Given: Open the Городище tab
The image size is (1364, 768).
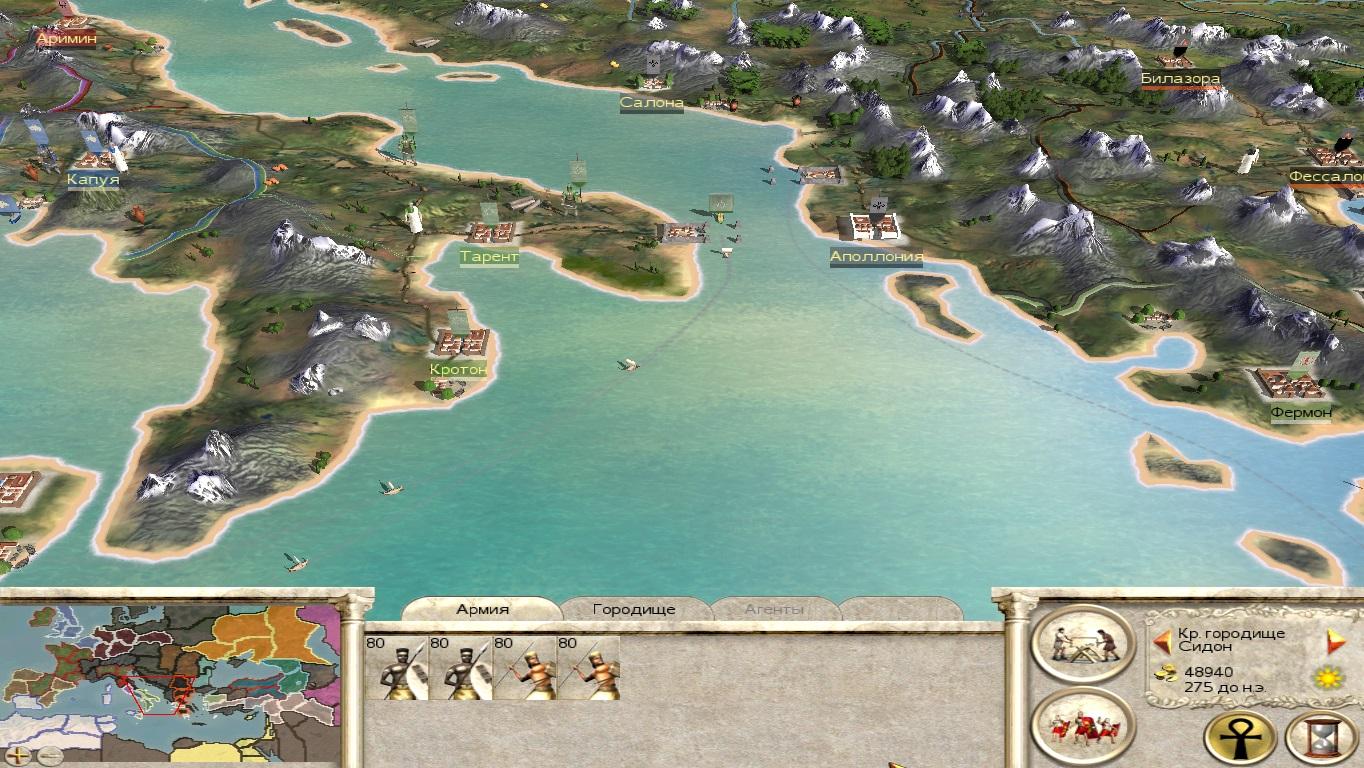Looking at the screenshot, I should (x=634, y=609).
